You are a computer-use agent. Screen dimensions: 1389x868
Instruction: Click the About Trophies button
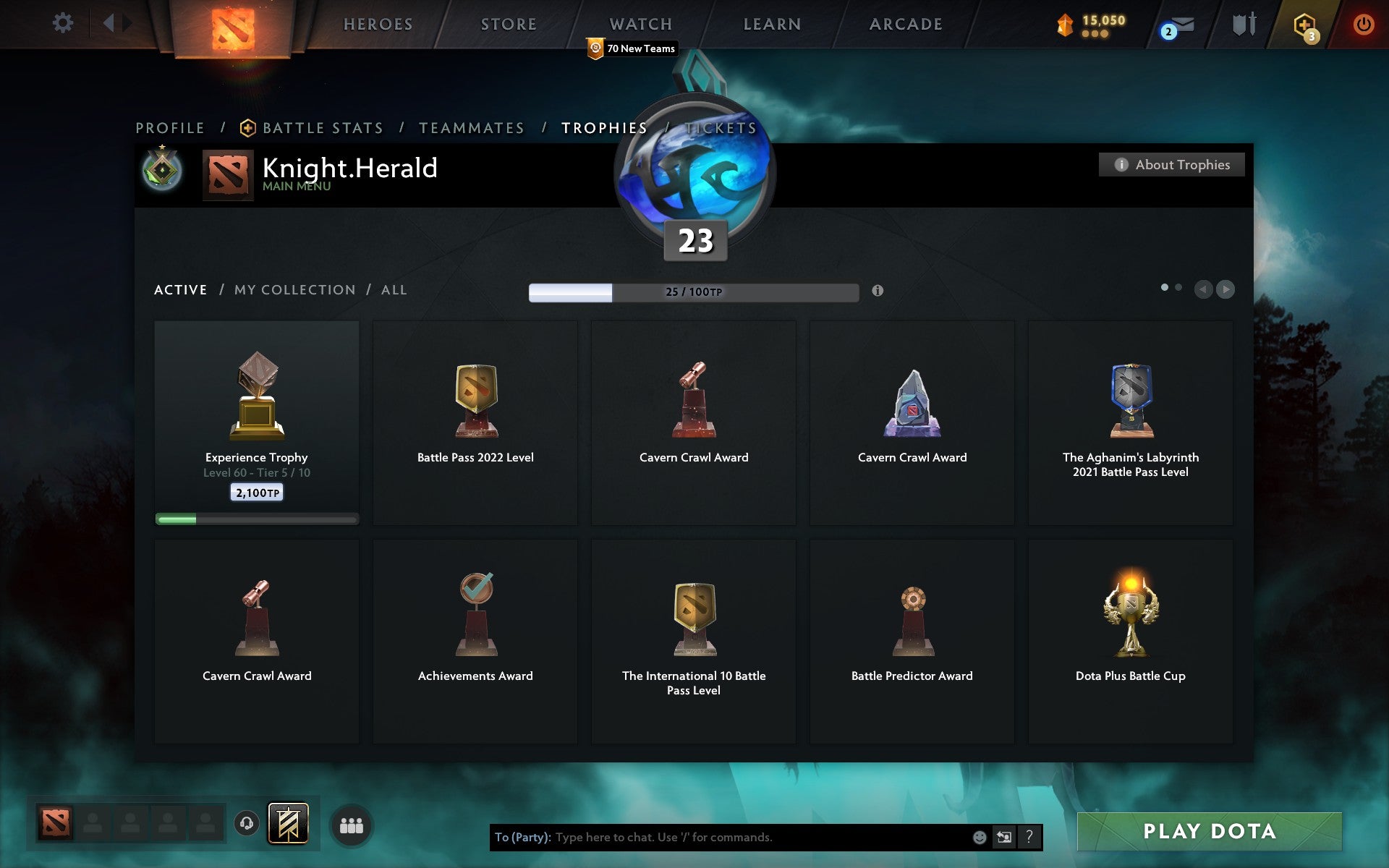click(x=1171, y=164)
